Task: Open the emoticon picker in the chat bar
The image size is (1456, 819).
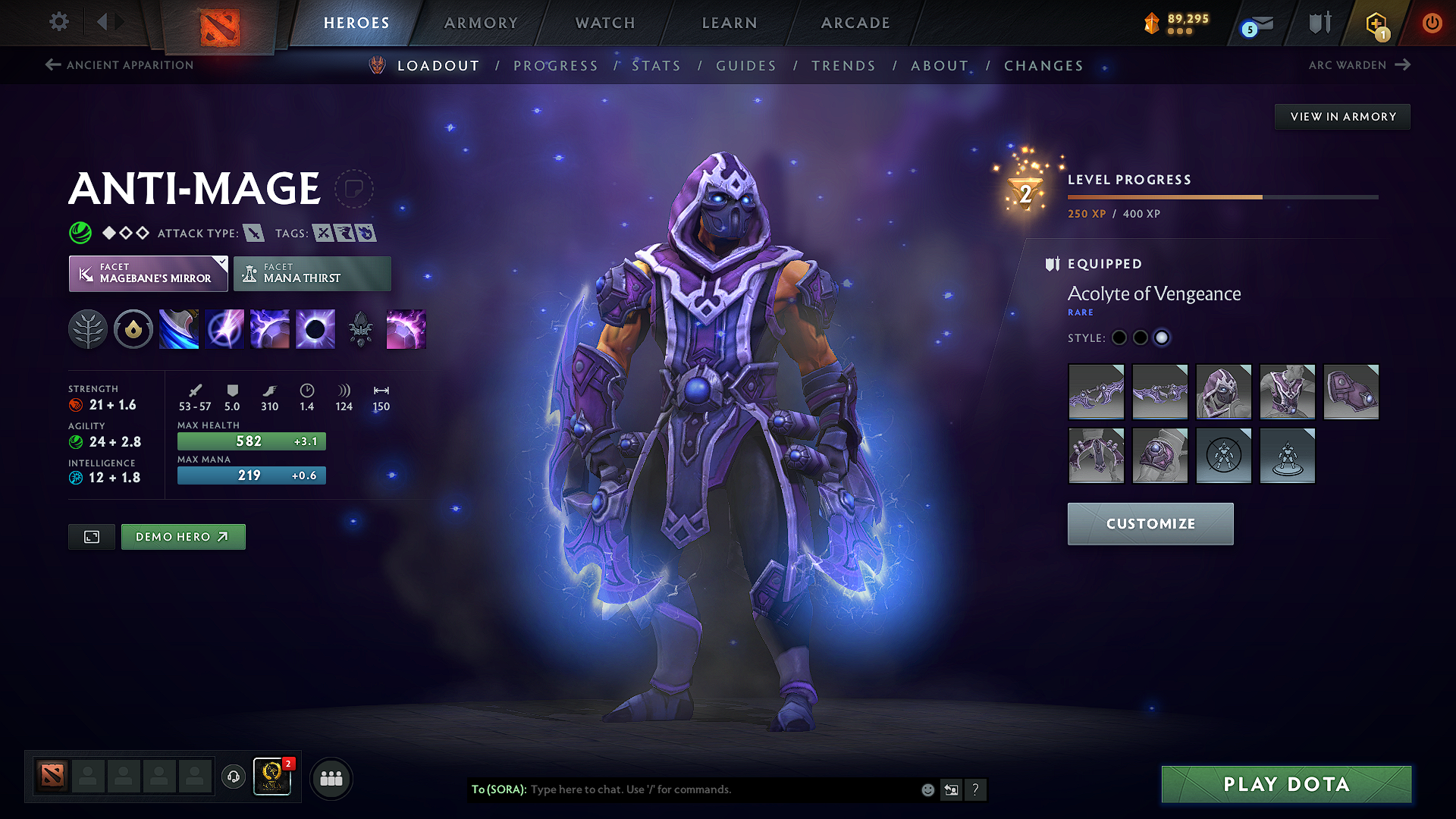Action: 927,789
